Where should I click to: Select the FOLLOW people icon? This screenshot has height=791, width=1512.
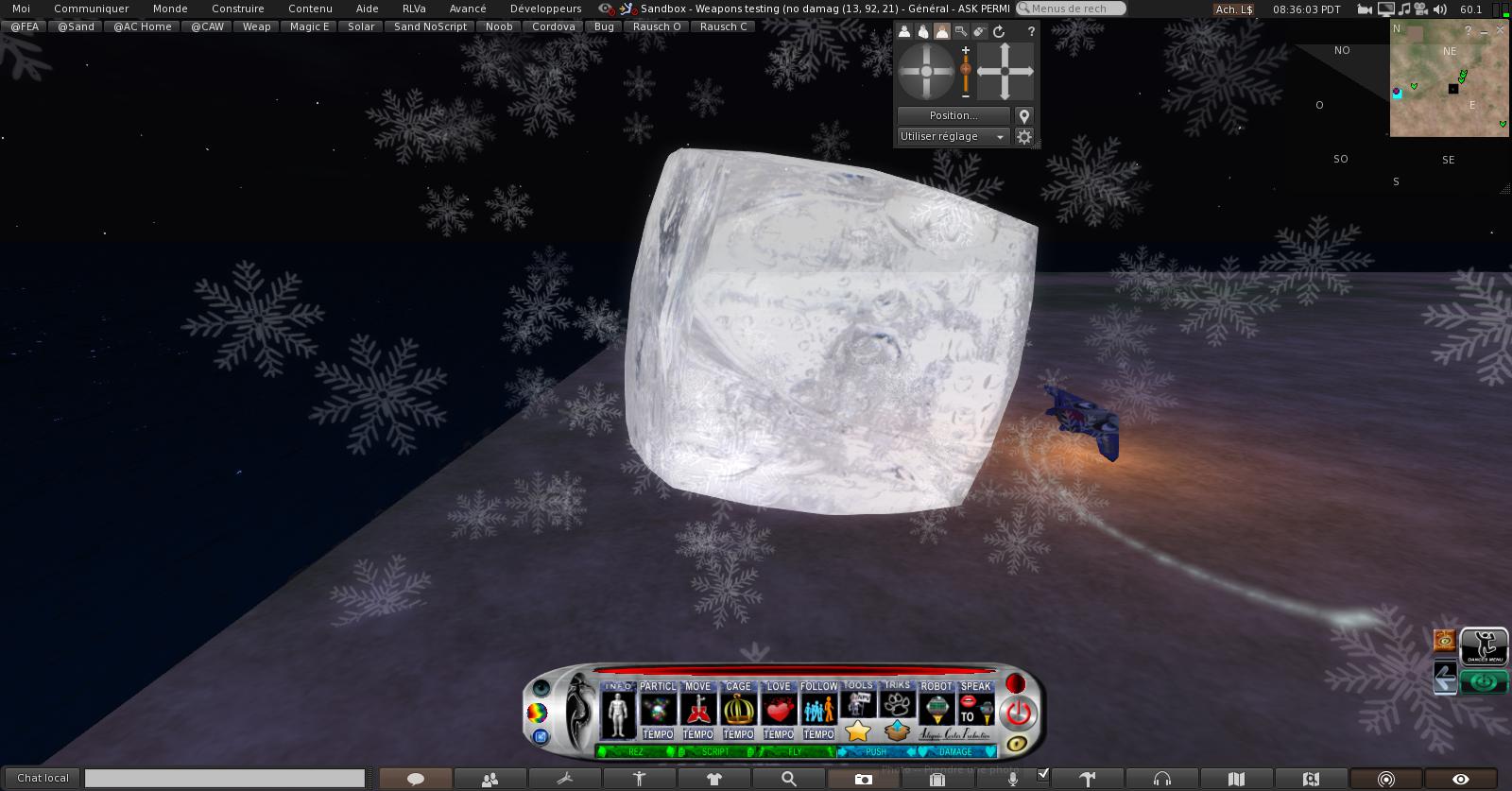(818, 709)
